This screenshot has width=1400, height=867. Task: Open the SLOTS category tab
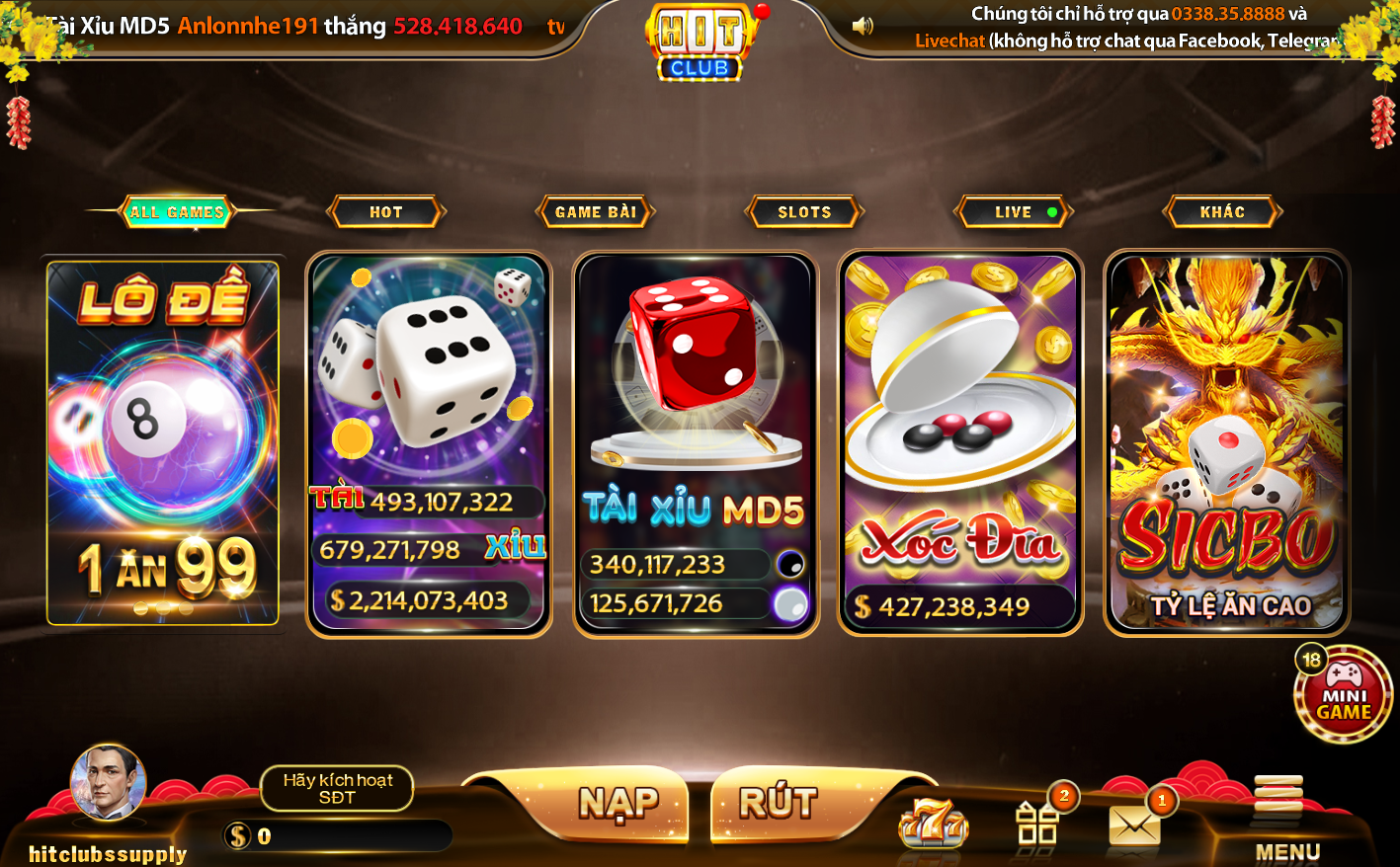pyautogui.click(x=804, y=210)
